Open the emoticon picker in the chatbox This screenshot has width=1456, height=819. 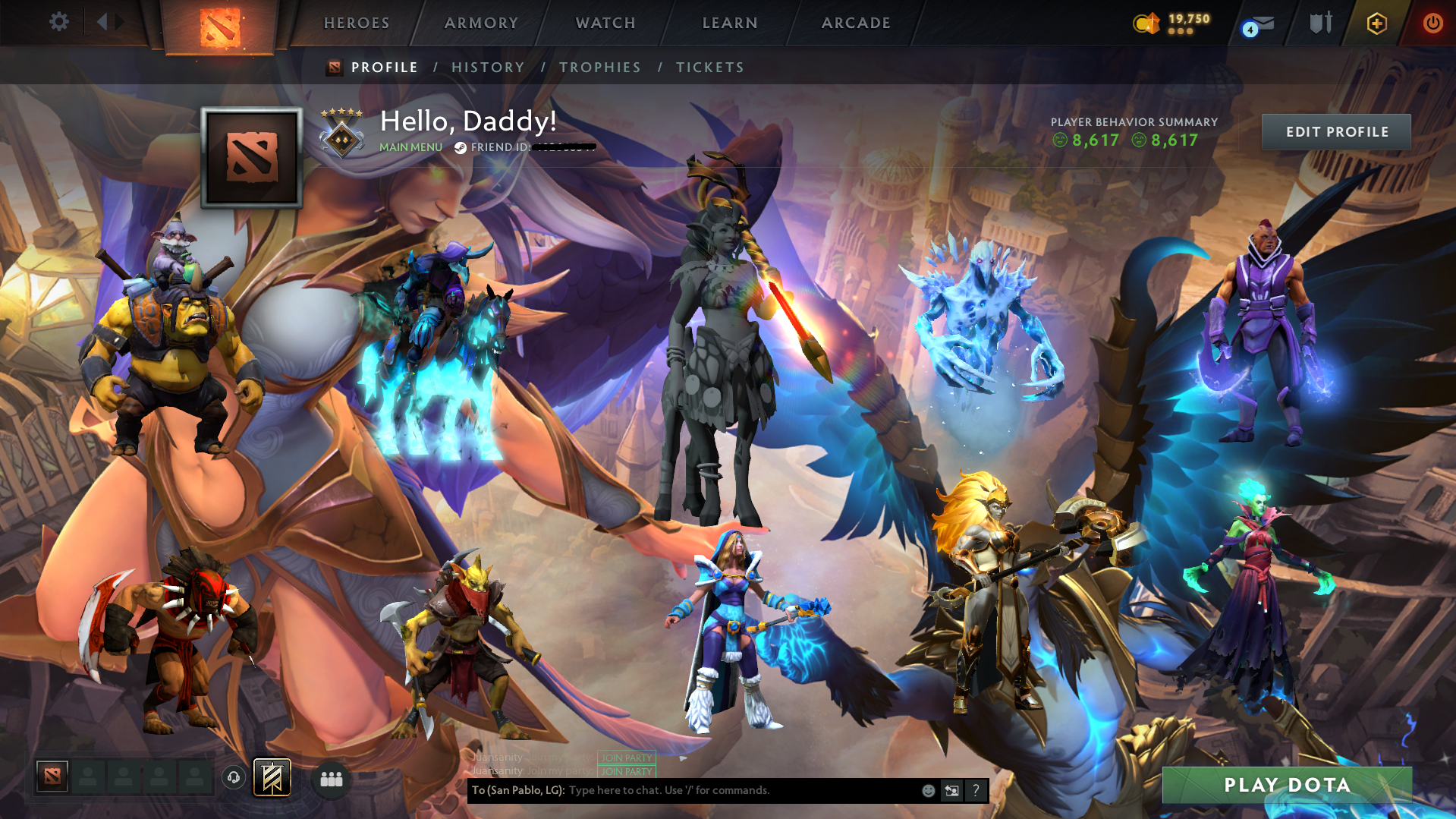click(928, 791)
